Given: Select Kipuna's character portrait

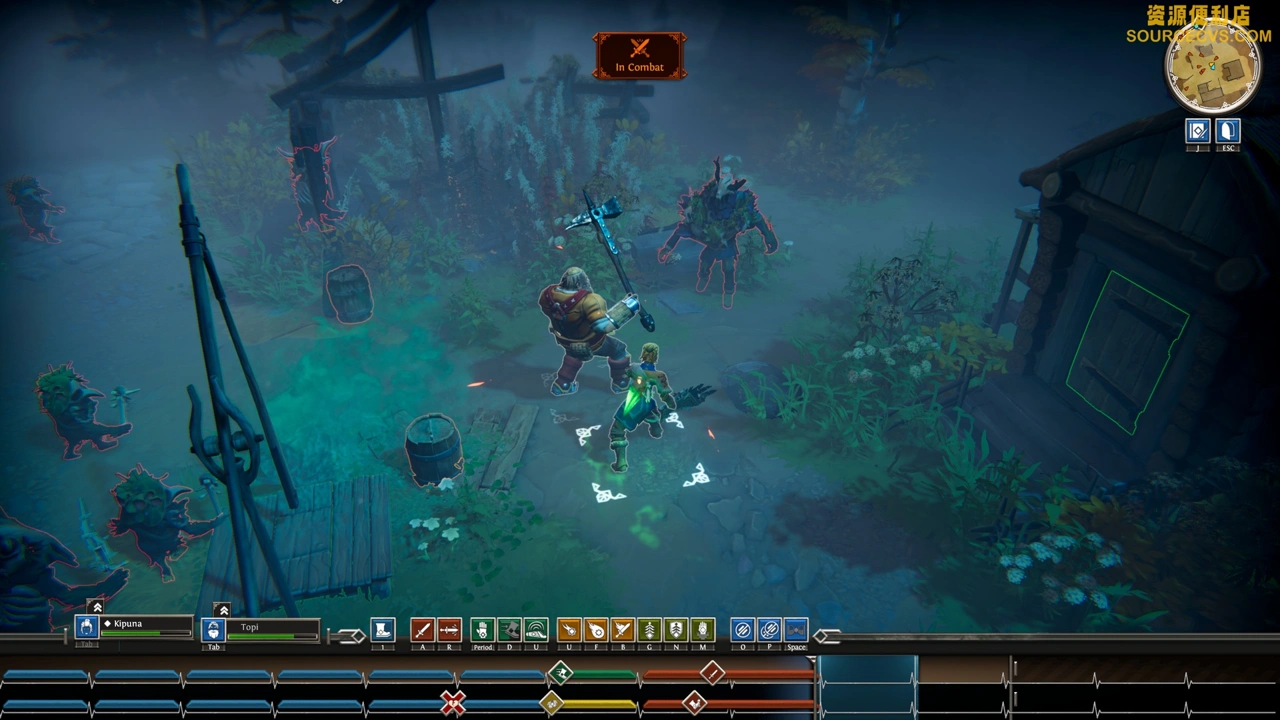Looking at the screenshot, I should 87,628.
